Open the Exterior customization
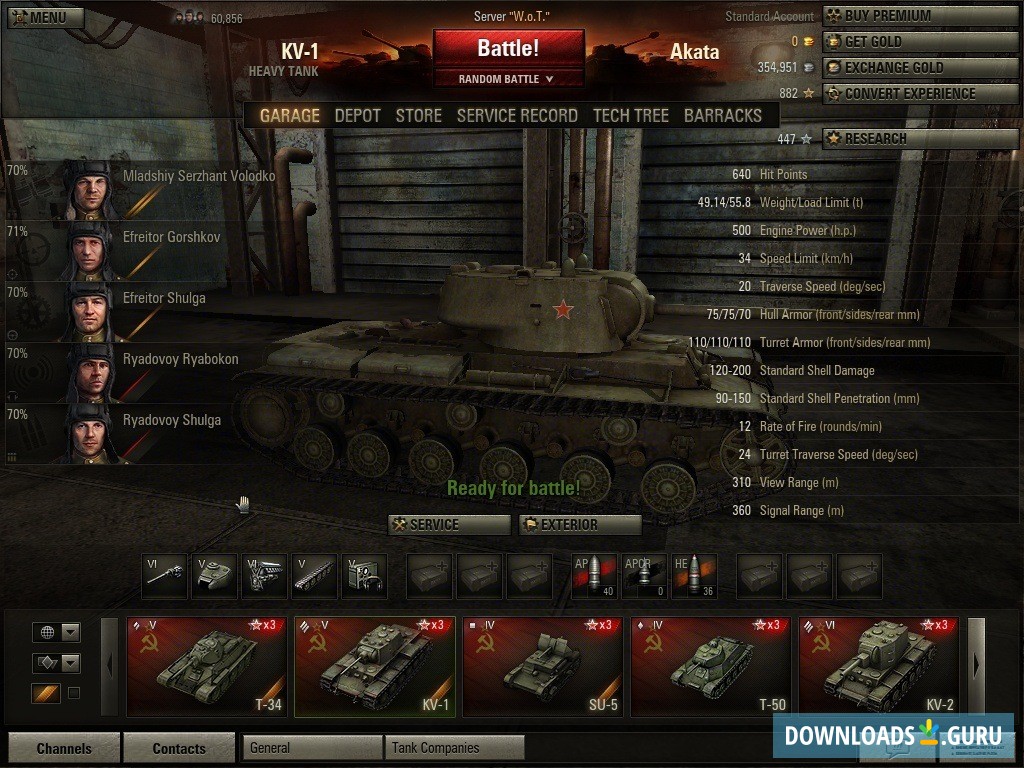The height and width of the screenshot is (768, 1024). point(580,525)
